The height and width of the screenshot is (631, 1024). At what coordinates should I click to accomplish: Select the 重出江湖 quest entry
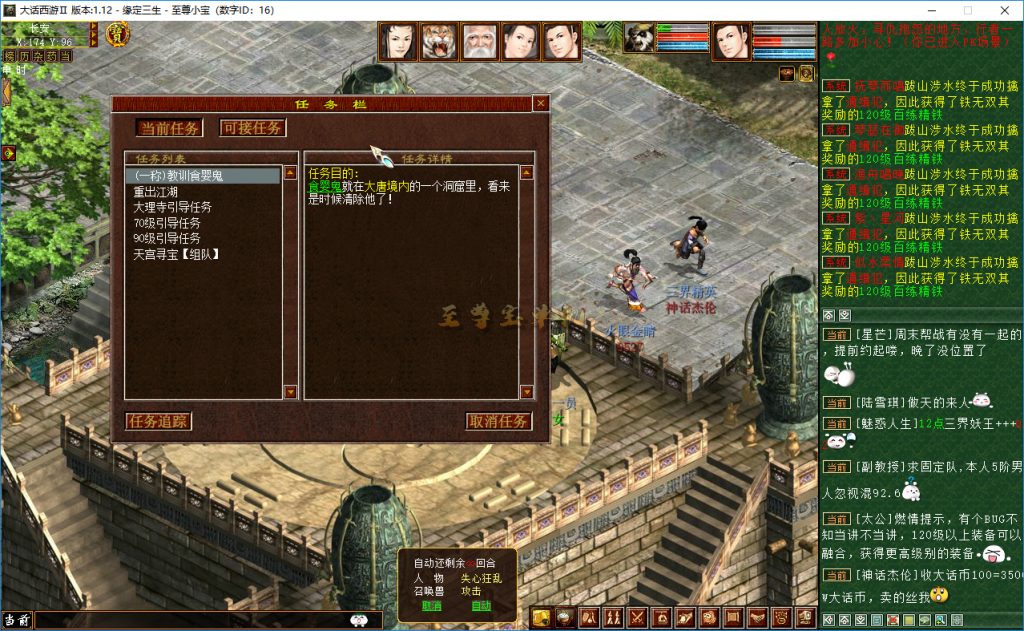tap(157, 192)
